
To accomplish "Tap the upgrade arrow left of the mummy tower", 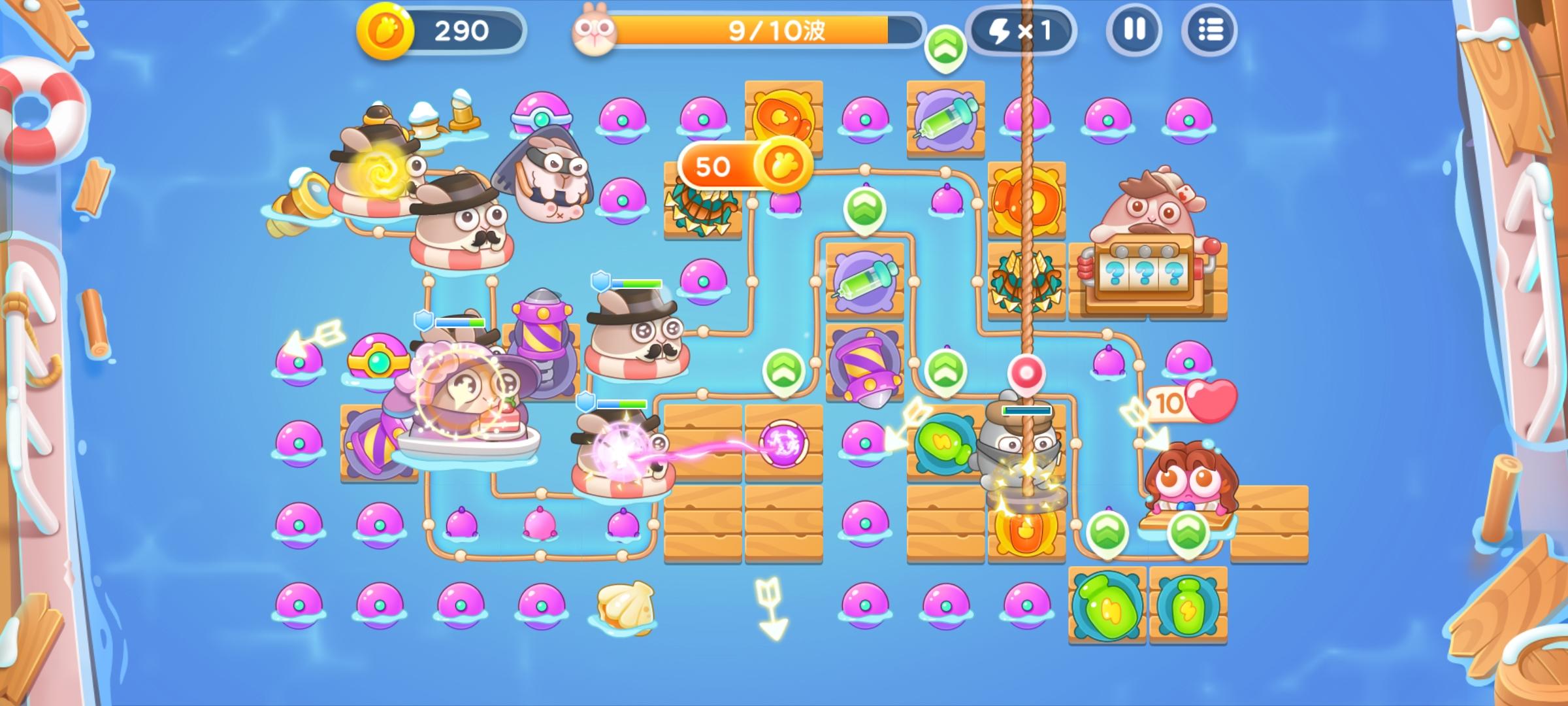I will pos(945,369).
